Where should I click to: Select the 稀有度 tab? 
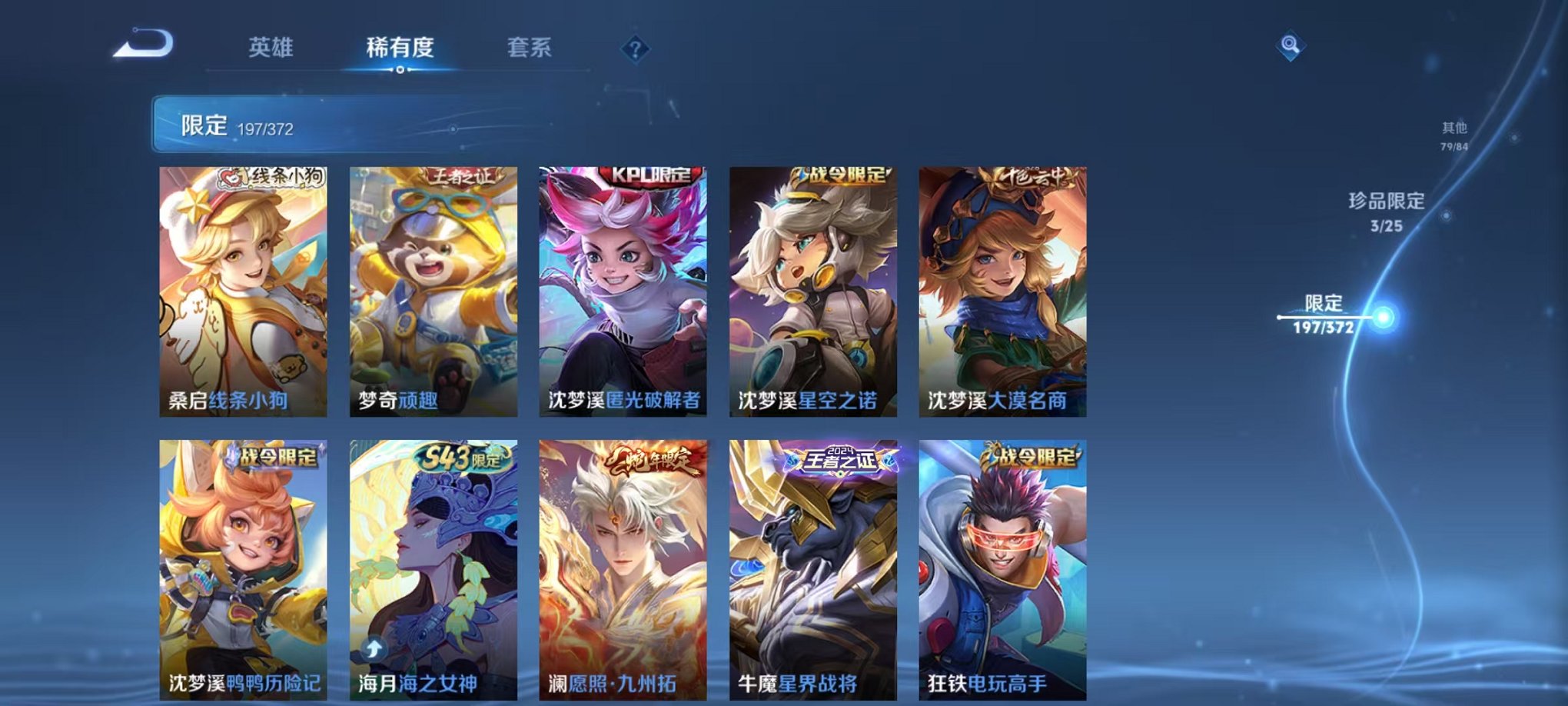[x=400, y=48]
